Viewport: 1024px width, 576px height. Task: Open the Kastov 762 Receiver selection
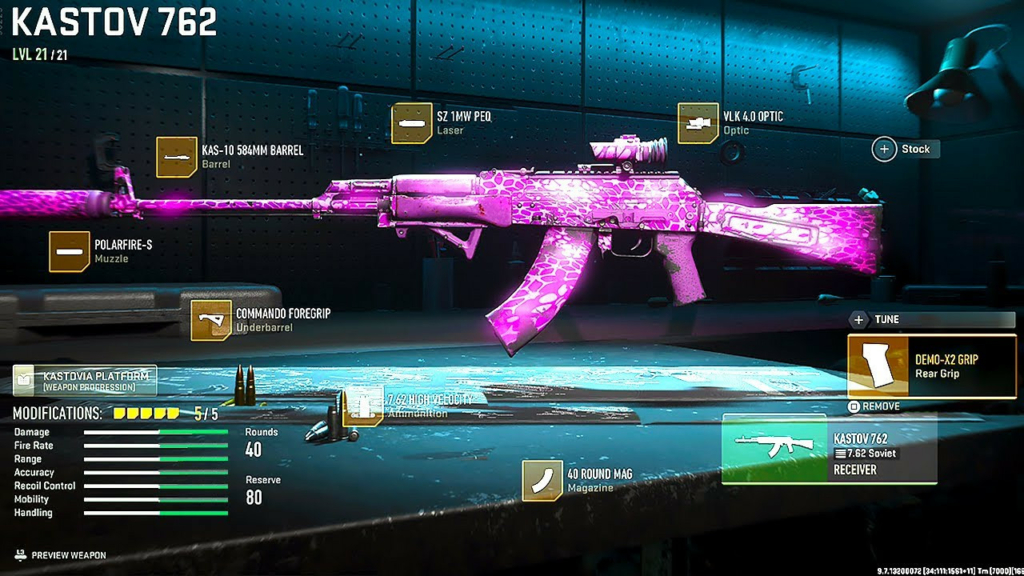[x=829, y=448]
